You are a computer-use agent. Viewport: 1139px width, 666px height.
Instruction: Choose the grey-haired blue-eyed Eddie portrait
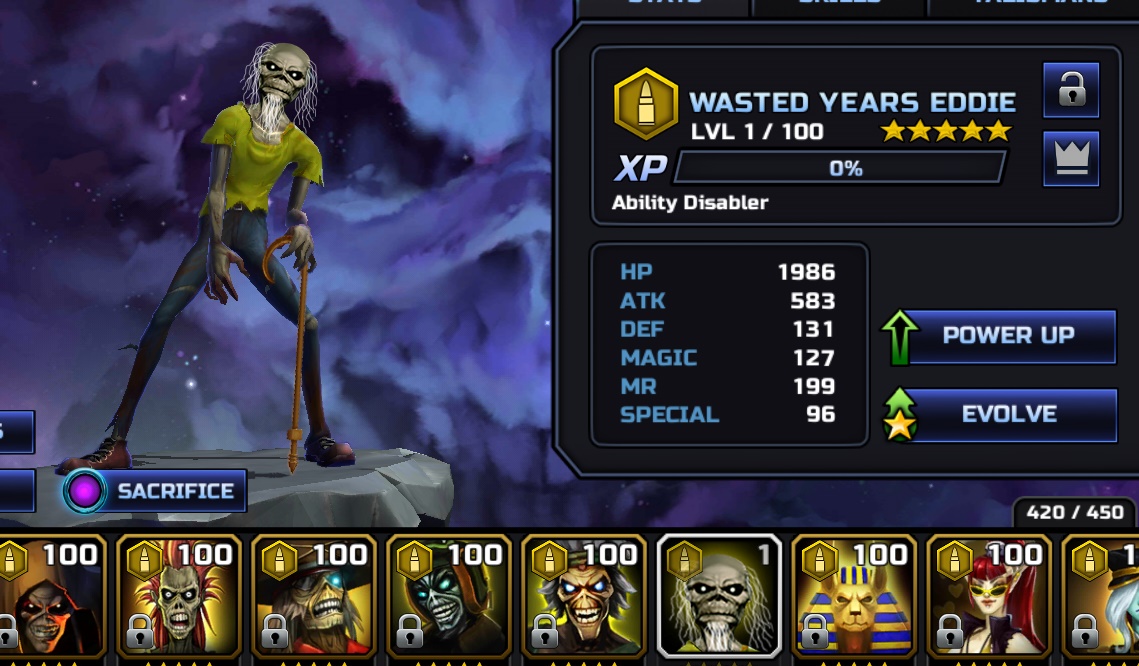(x=584, y=598)
